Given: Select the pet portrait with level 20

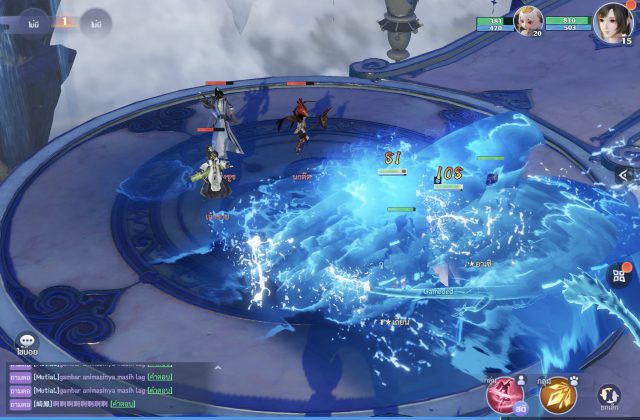Looking at the screenshot, I should (529, 19).
